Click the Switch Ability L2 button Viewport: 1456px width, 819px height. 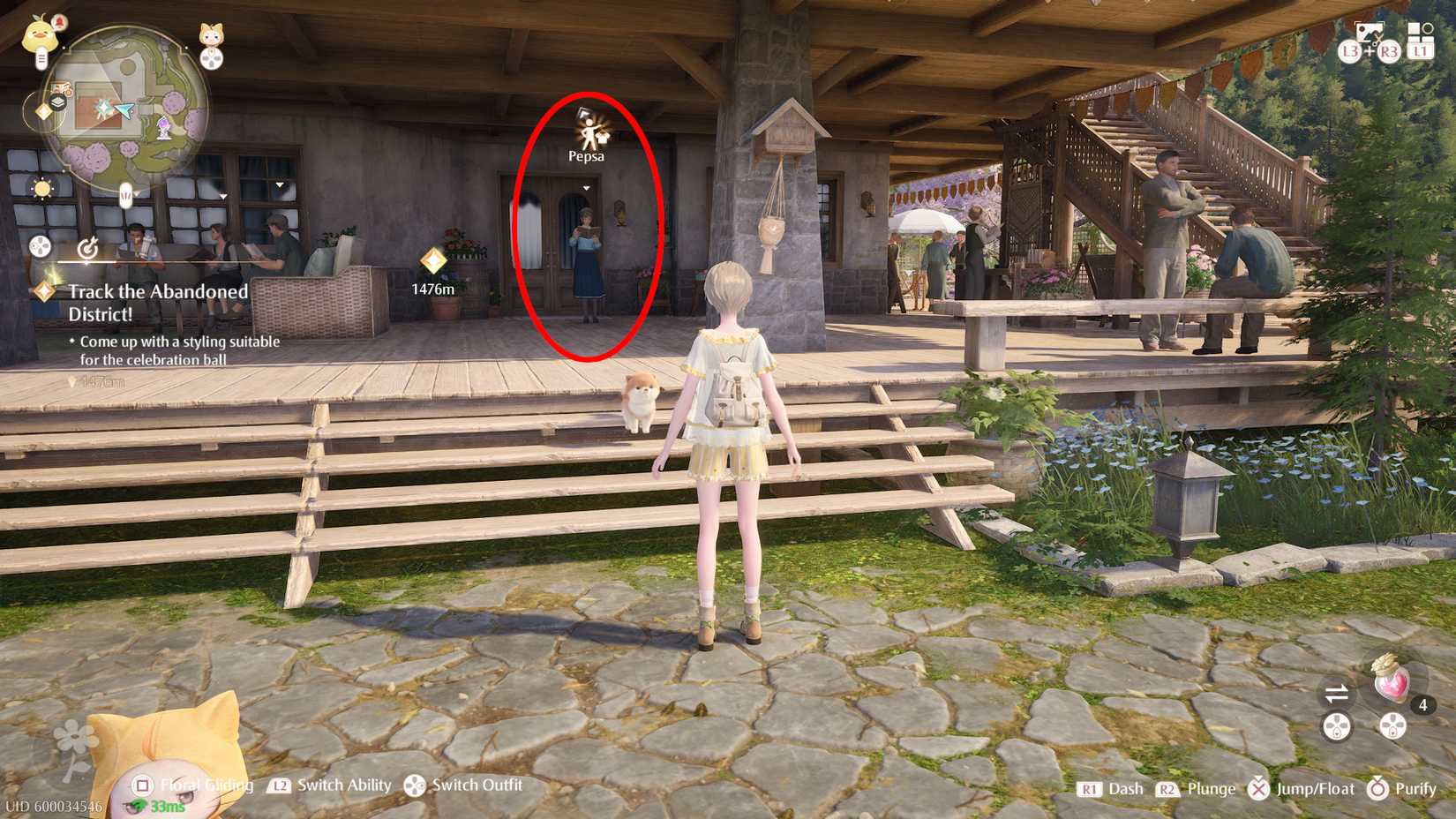click(281, 785)
